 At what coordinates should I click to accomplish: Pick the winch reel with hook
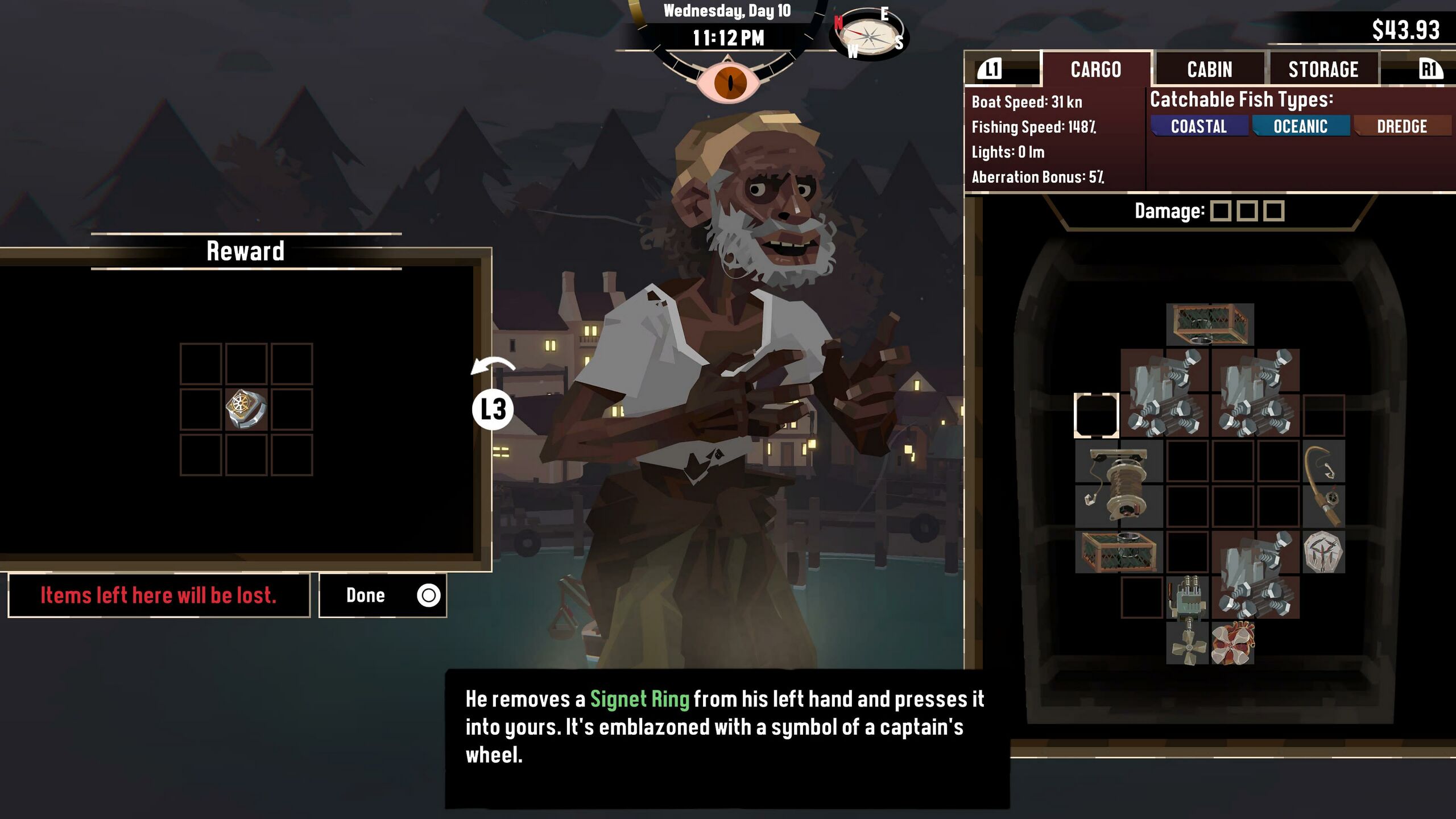[1118, 483]
